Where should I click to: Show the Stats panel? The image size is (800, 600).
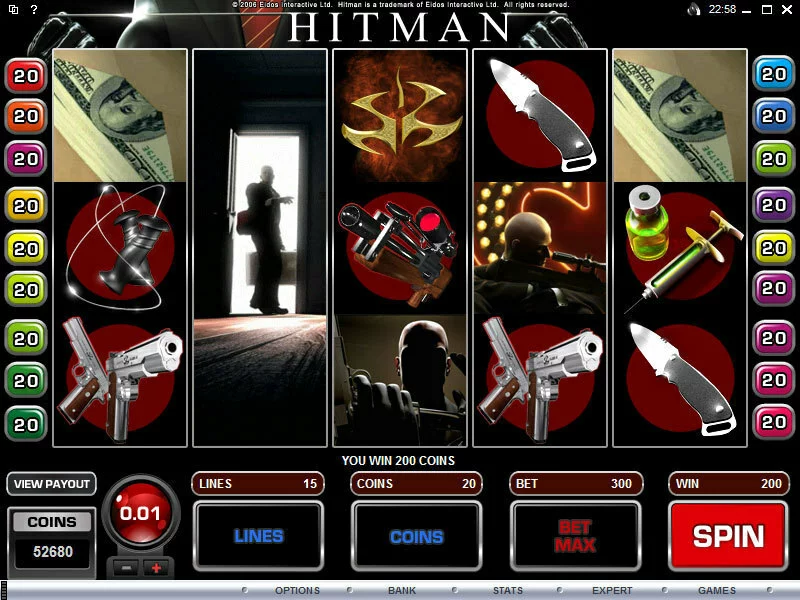tap(507, 590)
